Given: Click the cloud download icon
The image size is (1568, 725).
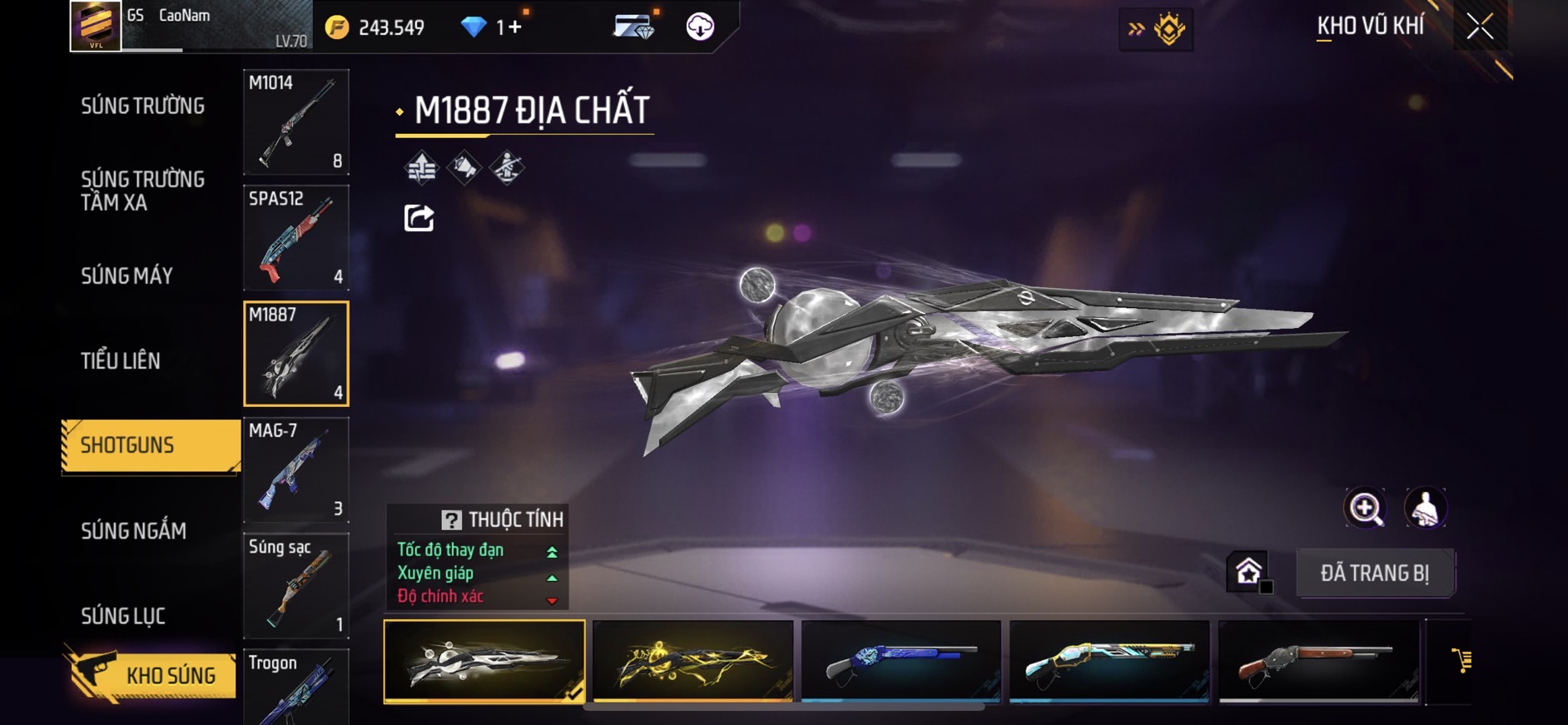Looking at the screenshot, I should tap(700, 27).
